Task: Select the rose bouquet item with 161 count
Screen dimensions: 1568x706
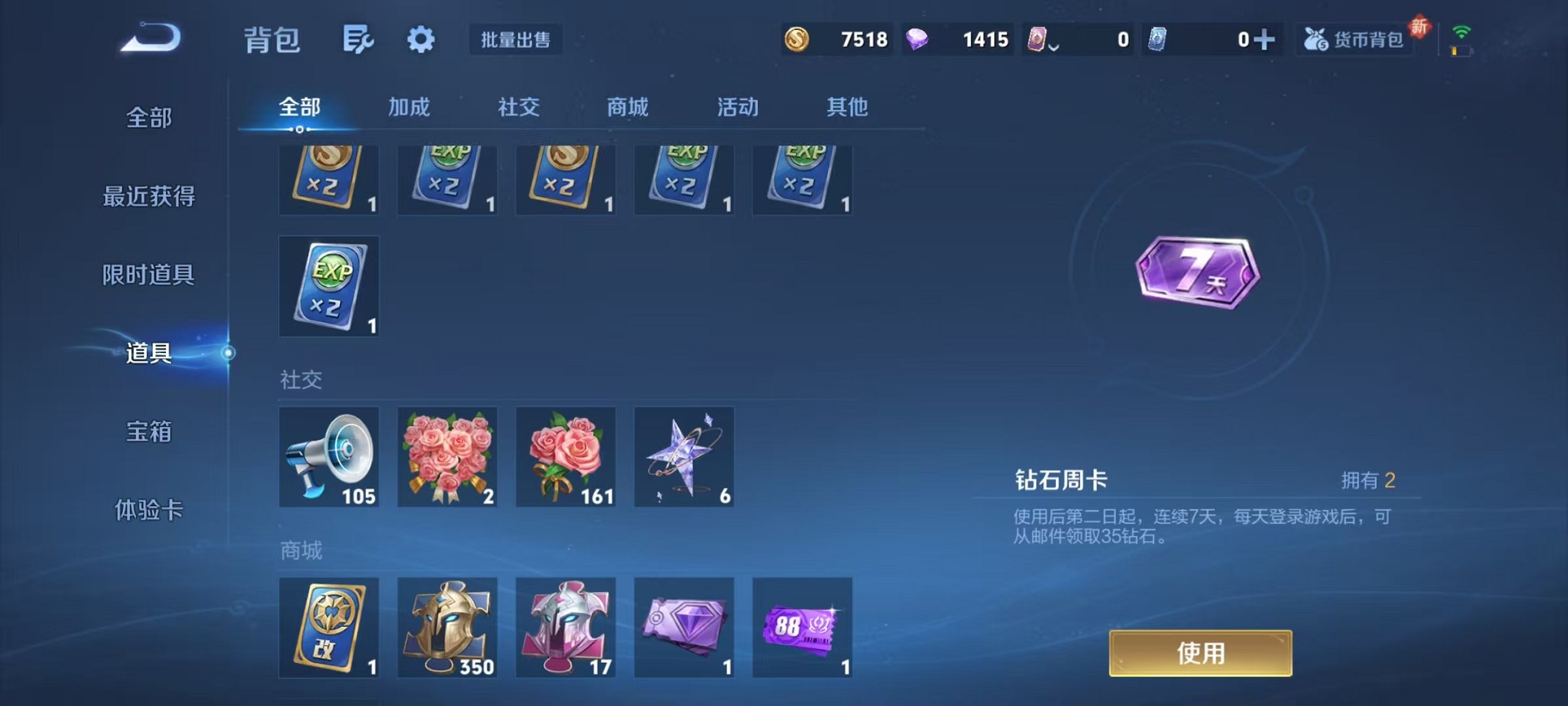Action: click(x=566, y=457)
